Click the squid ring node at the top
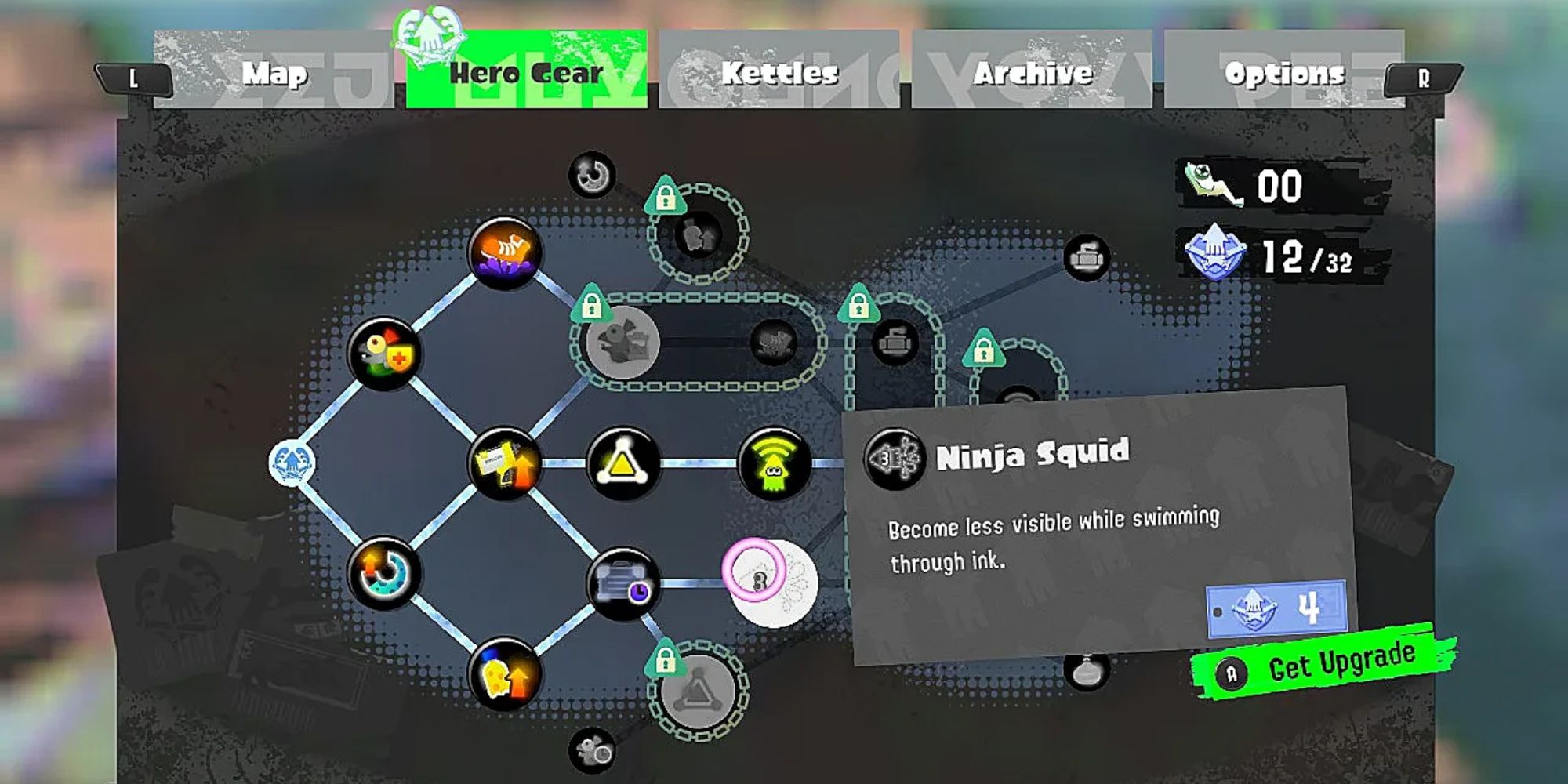Viewport: 1568px width, 784px height. pos(592,172)
